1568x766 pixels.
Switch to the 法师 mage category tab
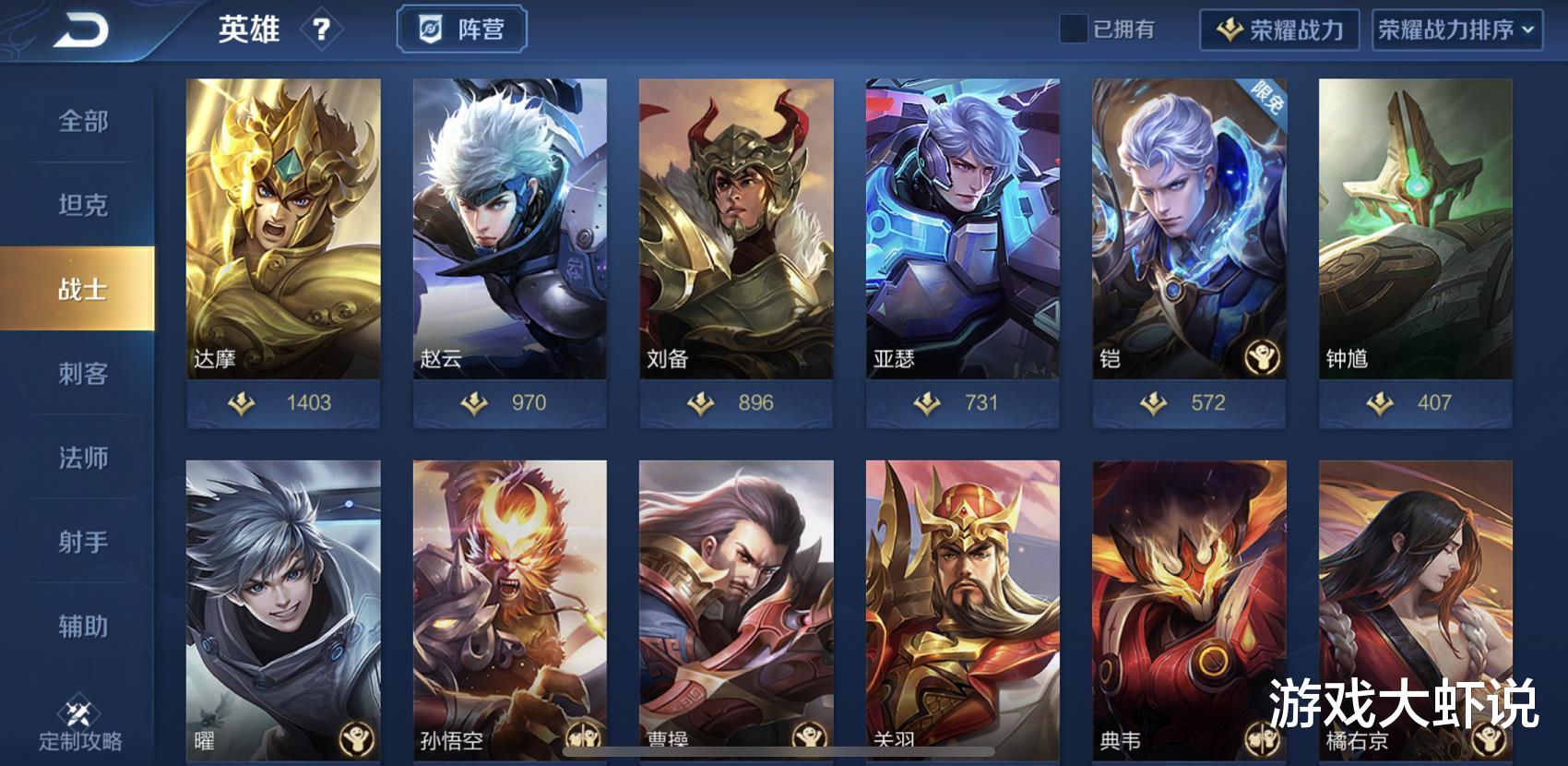[x=83, y=458]
